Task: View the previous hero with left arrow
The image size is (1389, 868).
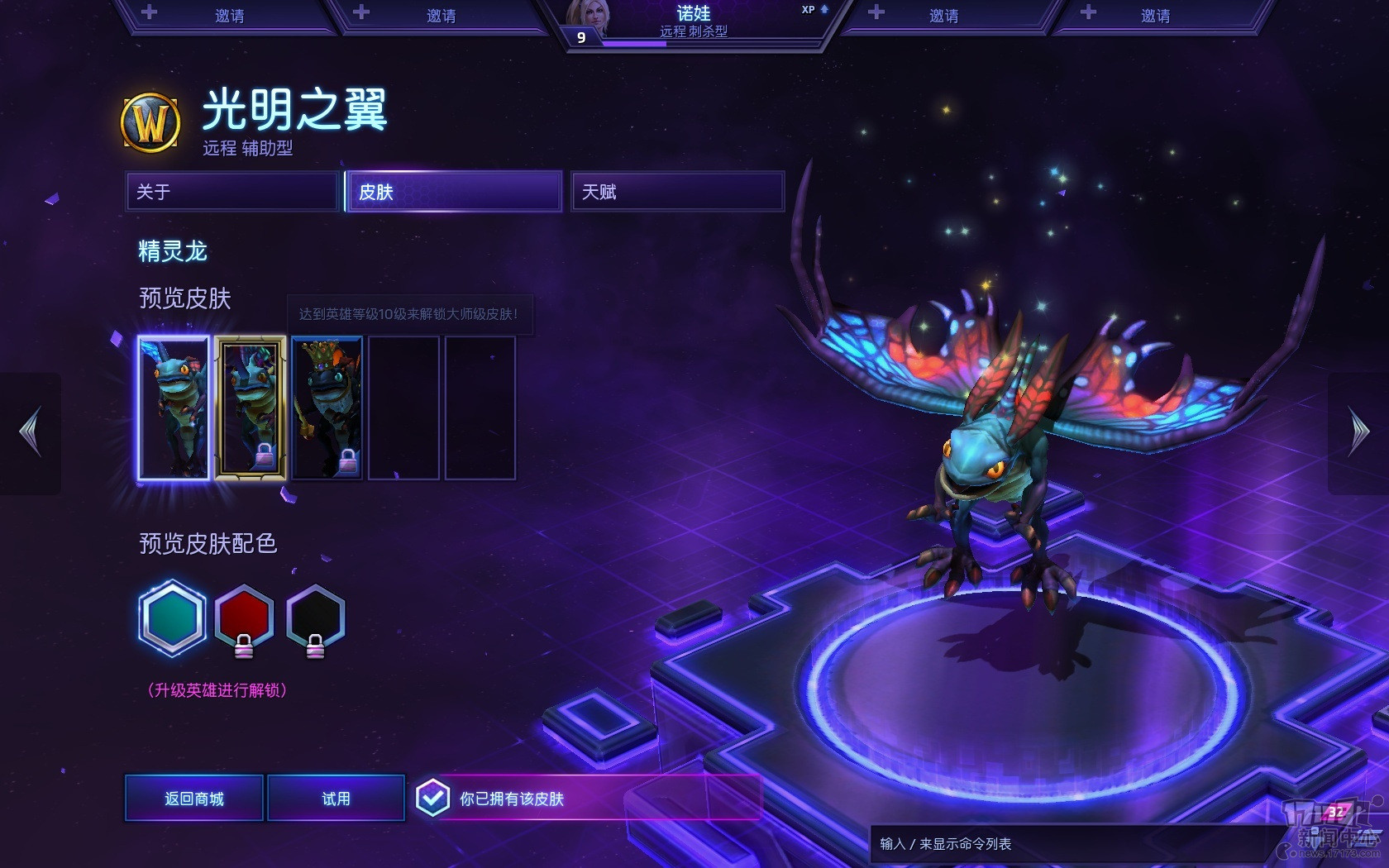Action: coord(31,432)
